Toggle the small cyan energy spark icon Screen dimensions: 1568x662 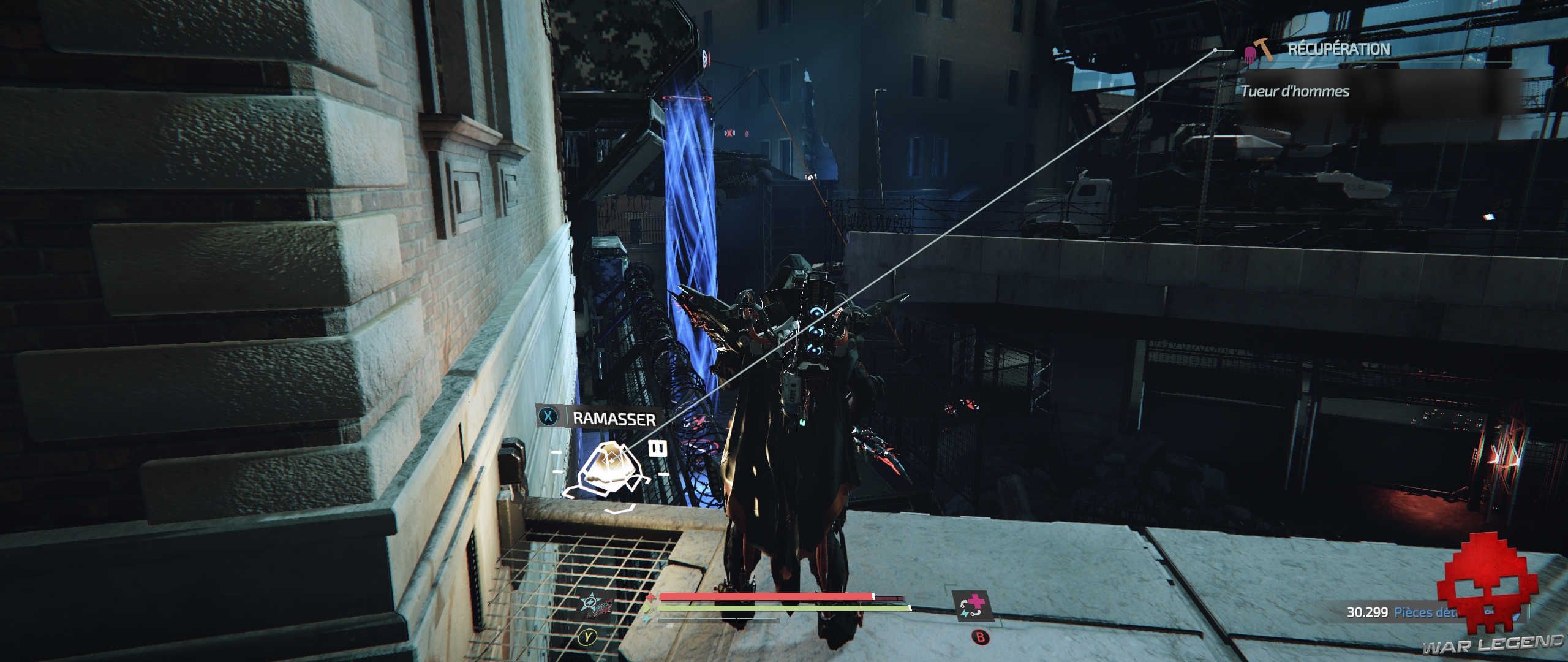pos(646,619)
